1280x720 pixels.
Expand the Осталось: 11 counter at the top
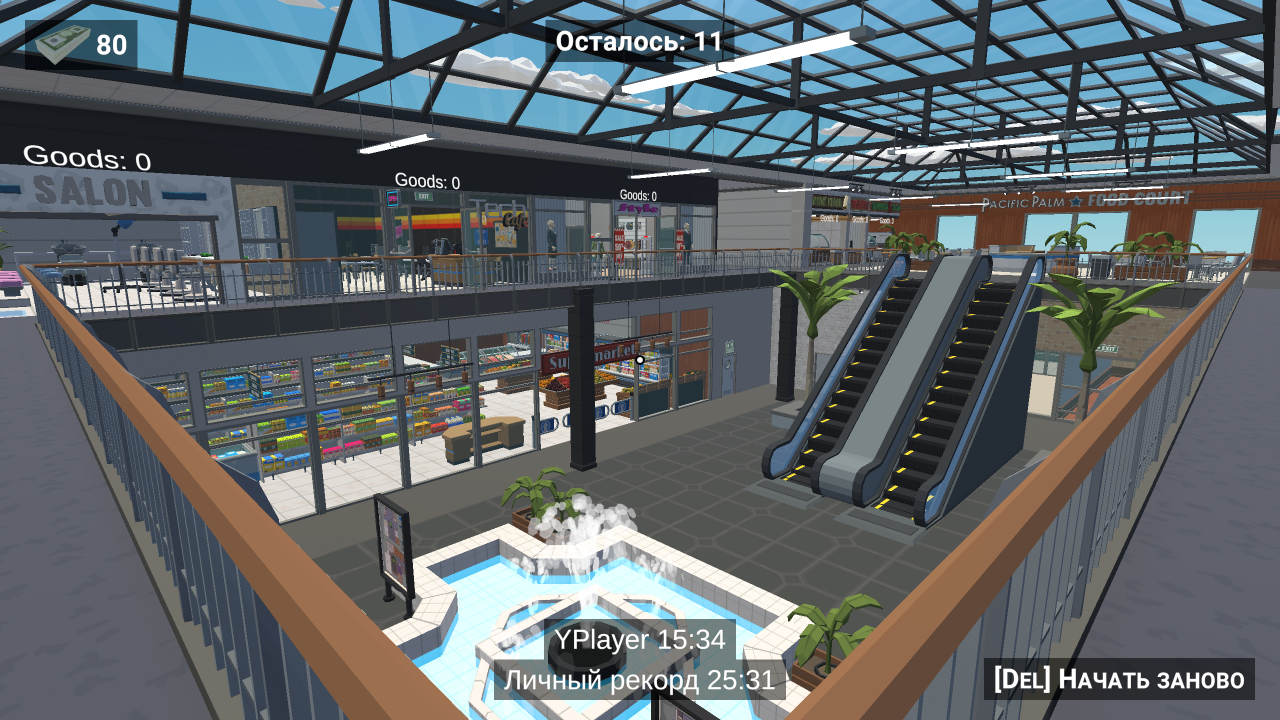tap(637, 42)
